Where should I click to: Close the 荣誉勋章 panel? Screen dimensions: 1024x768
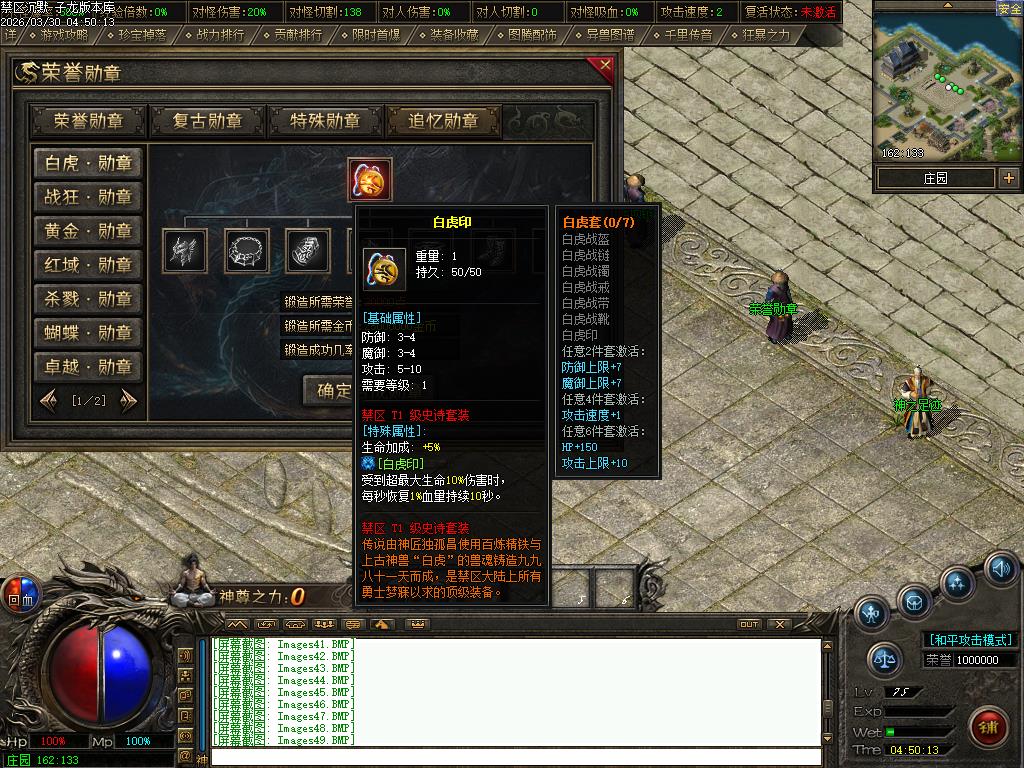(x=604, y=68)
